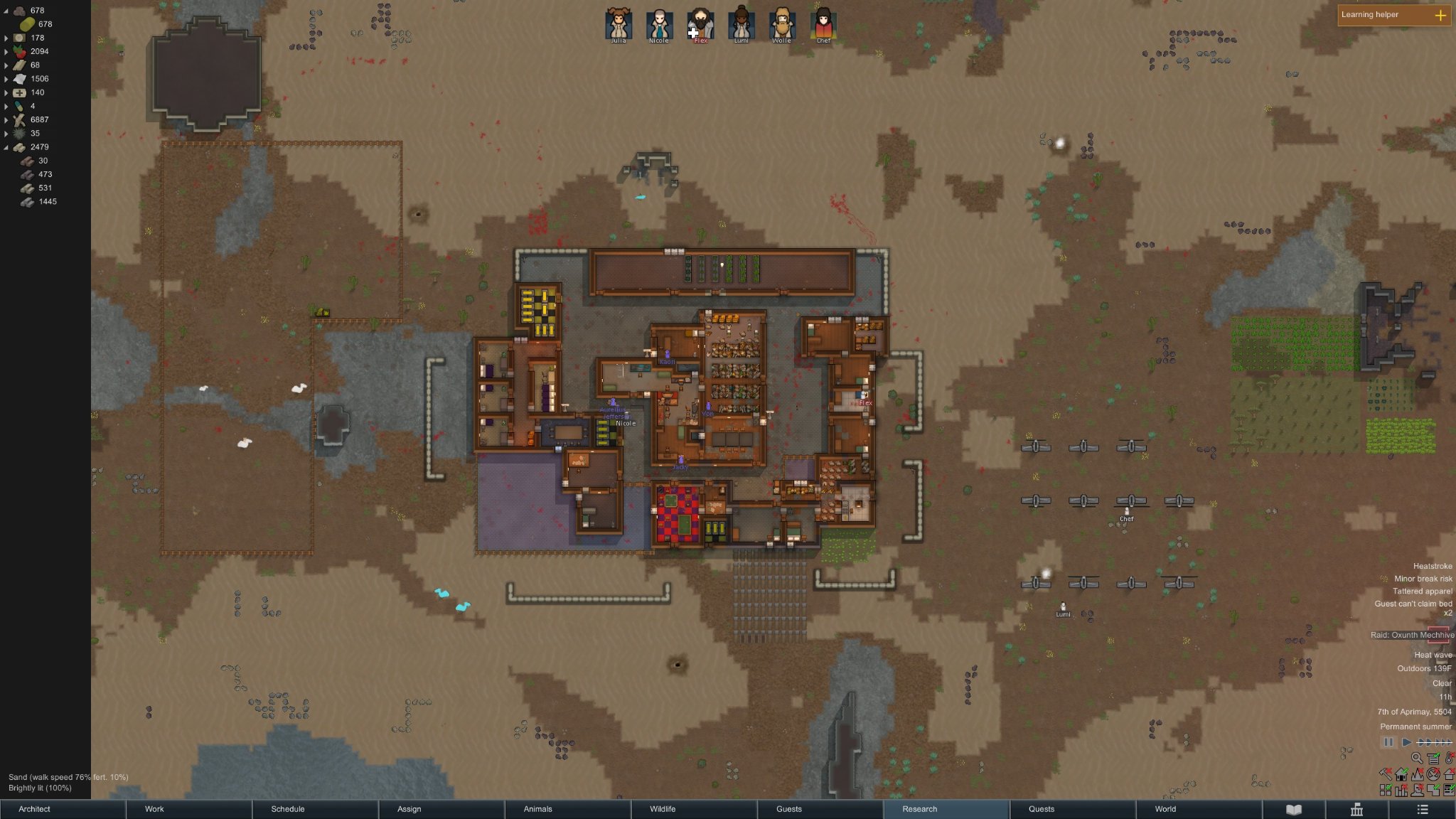The image size is (1456, 819).
Task: Pause the game with the pause button
Action: [x=1388, y=742]
